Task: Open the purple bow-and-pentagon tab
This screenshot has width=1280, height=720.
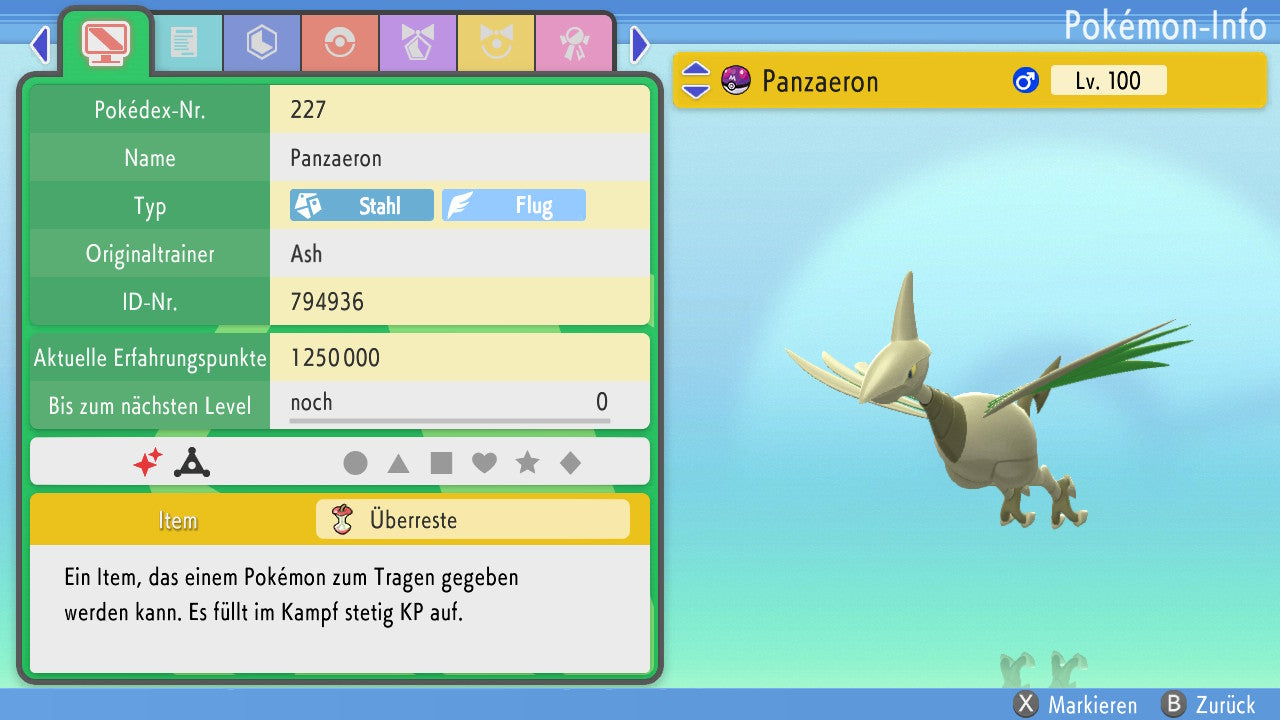Action: [418, 43]
